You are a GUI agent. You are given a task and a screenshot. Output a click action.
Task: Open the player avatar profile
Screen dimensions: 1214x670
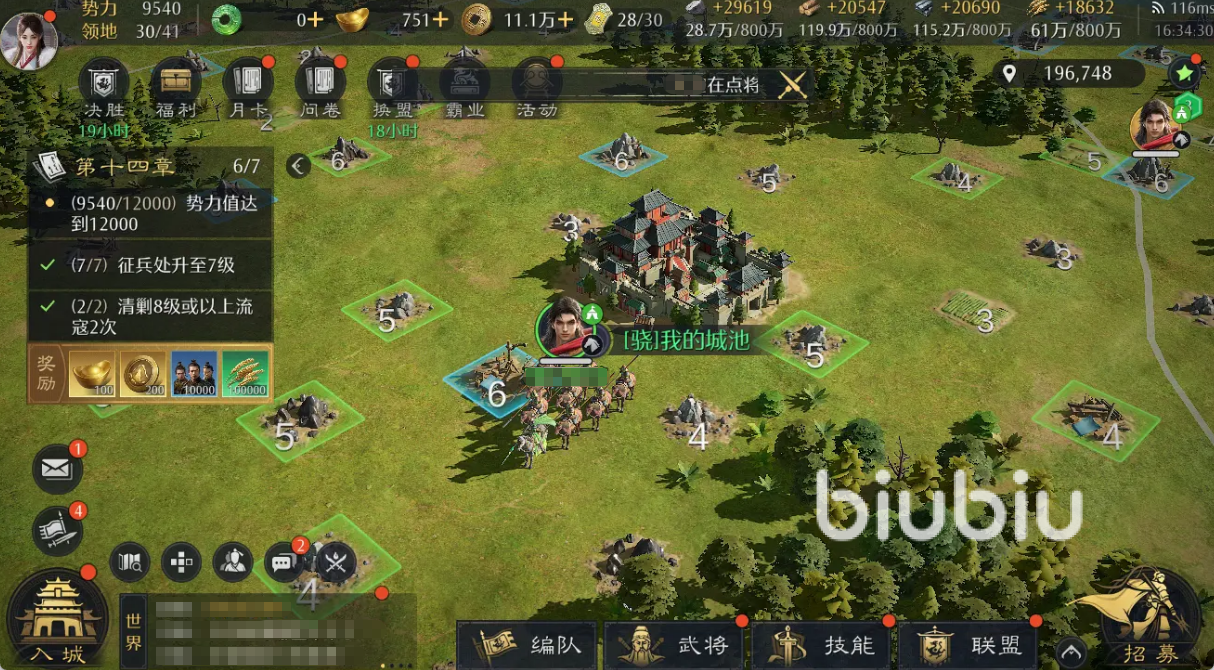pyautogui.click(x=28, y=40)
